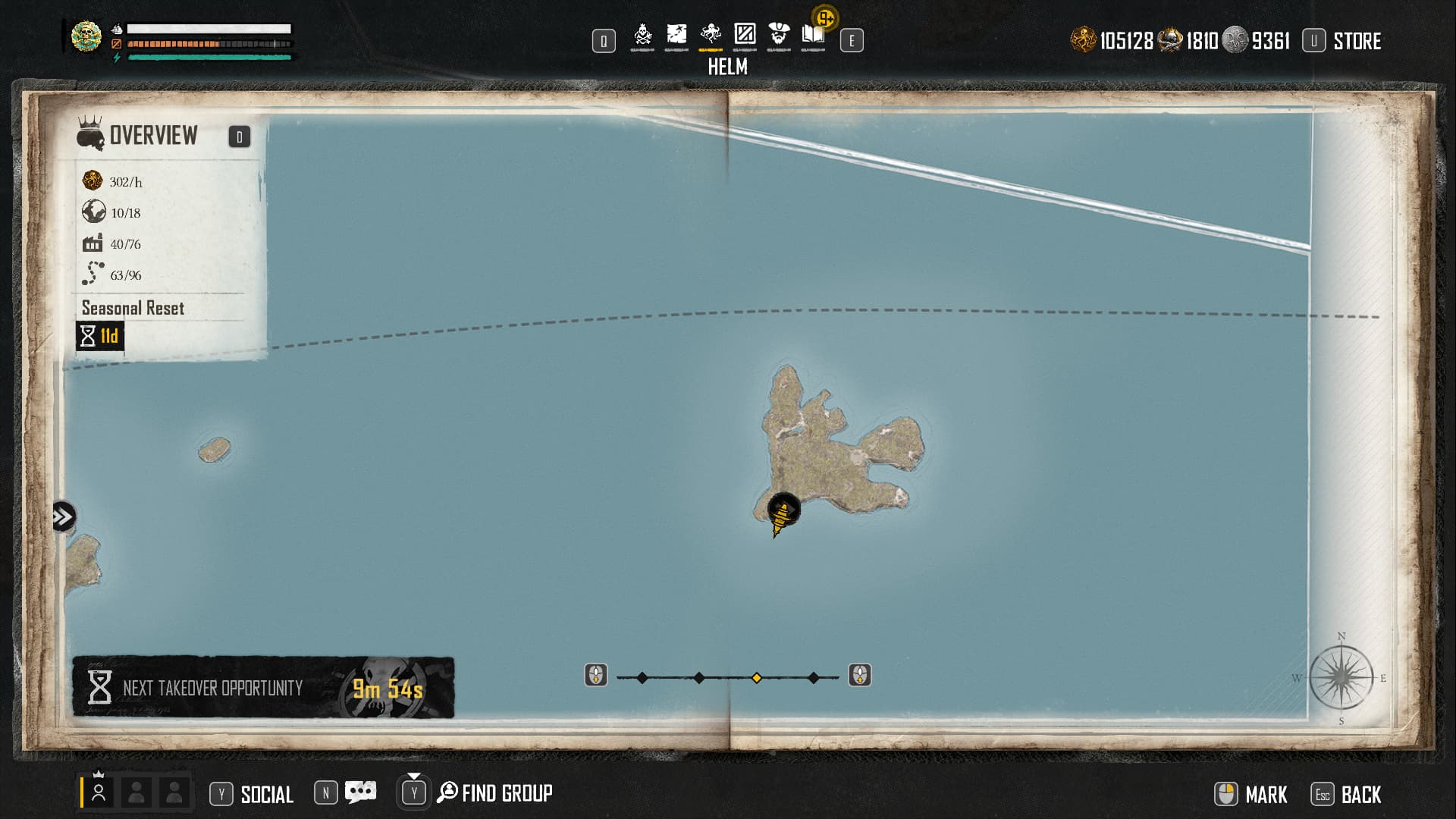Image resolution: width=1456 pixels, height=819 pixels.
Task: Set map zoom to the leftmost diamond level
Action: [642, 677]
